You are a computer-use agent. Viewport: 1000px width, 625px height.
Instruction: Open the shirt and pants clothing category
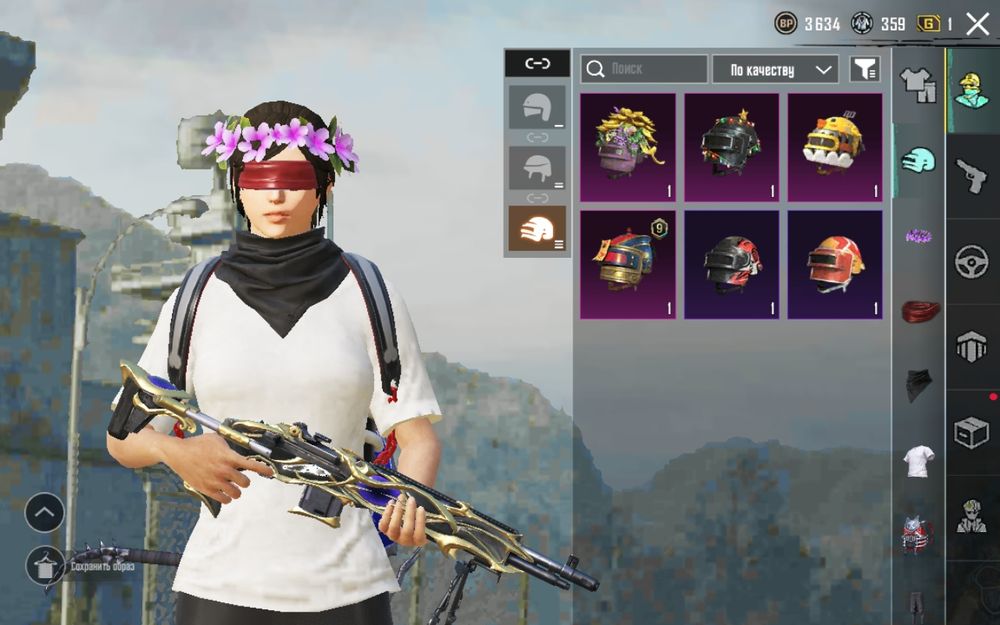pyautogui.click(x=918, y=85)
